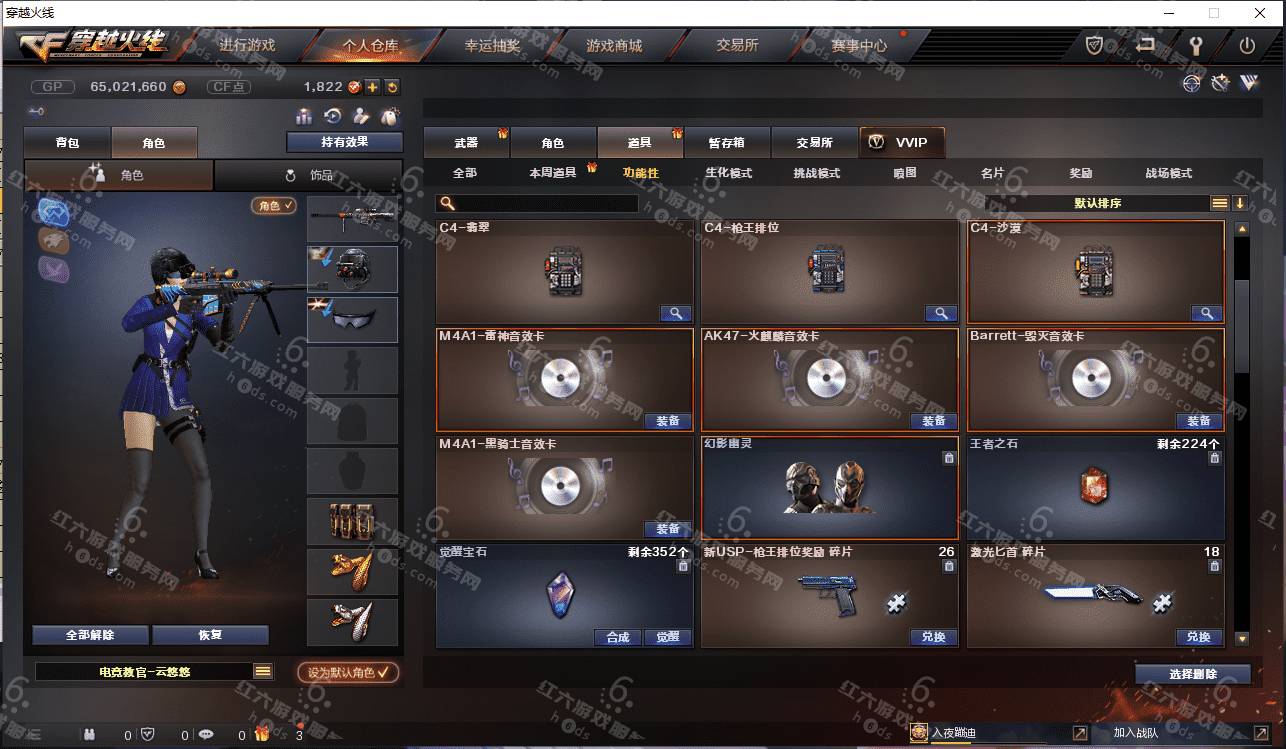
Task: Switch to the 背包 backpack tab
Action: coord(67,143)
